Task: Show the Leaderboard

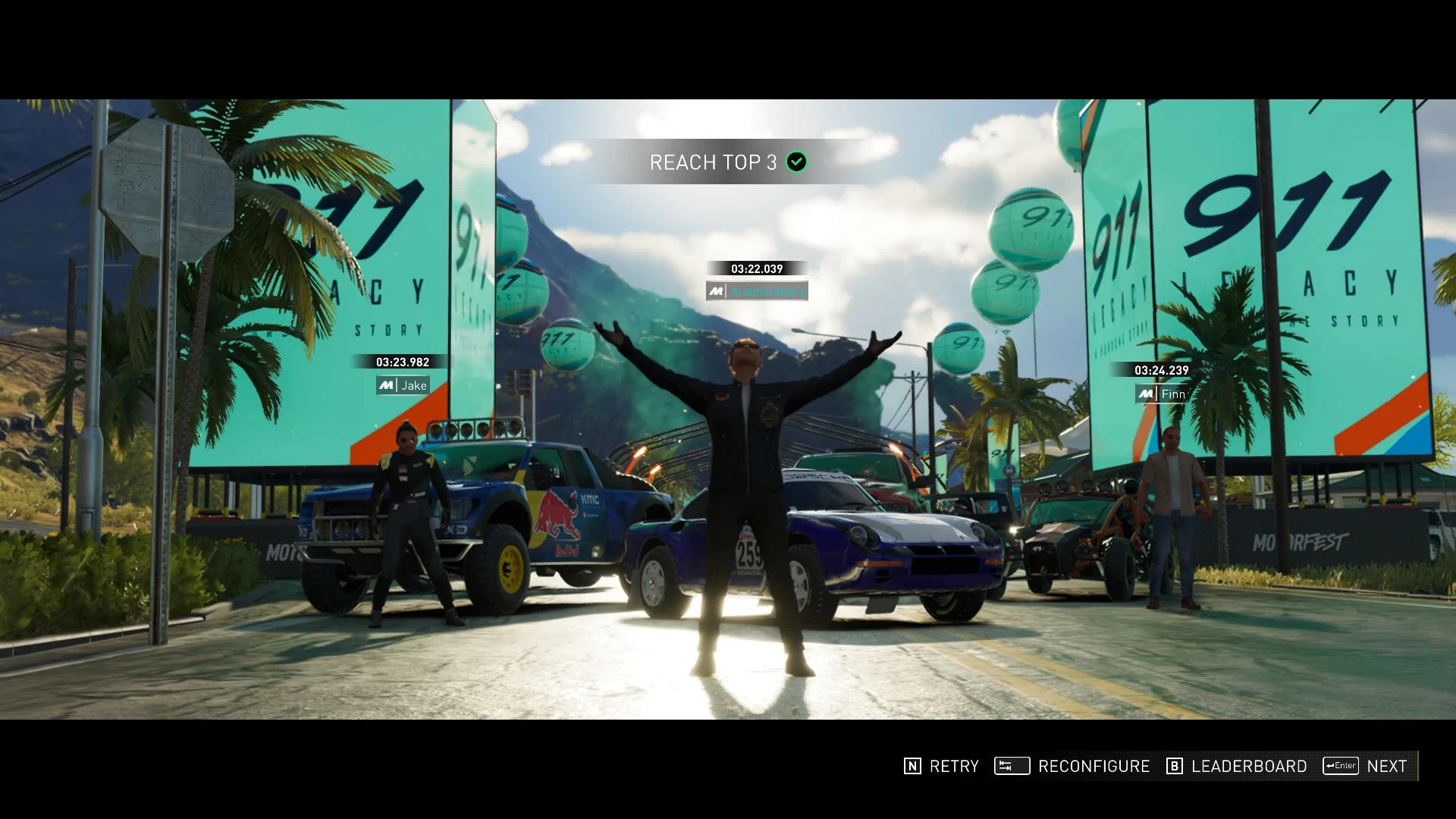Action: point(1236,766)
